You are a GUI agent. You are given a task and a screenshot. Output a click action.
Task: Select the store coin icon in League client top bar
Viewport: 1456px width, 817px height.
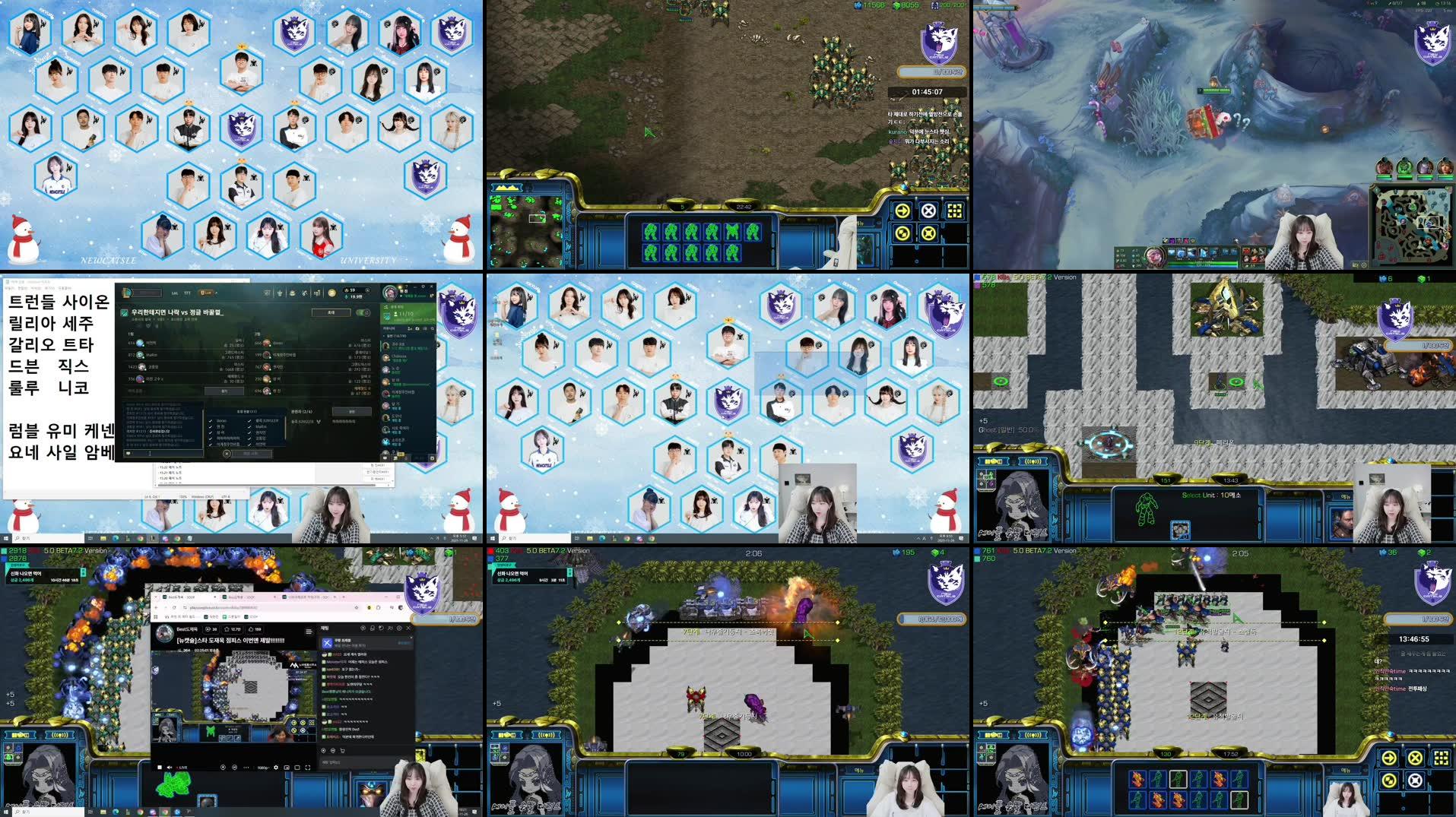(x=331, y=294)
